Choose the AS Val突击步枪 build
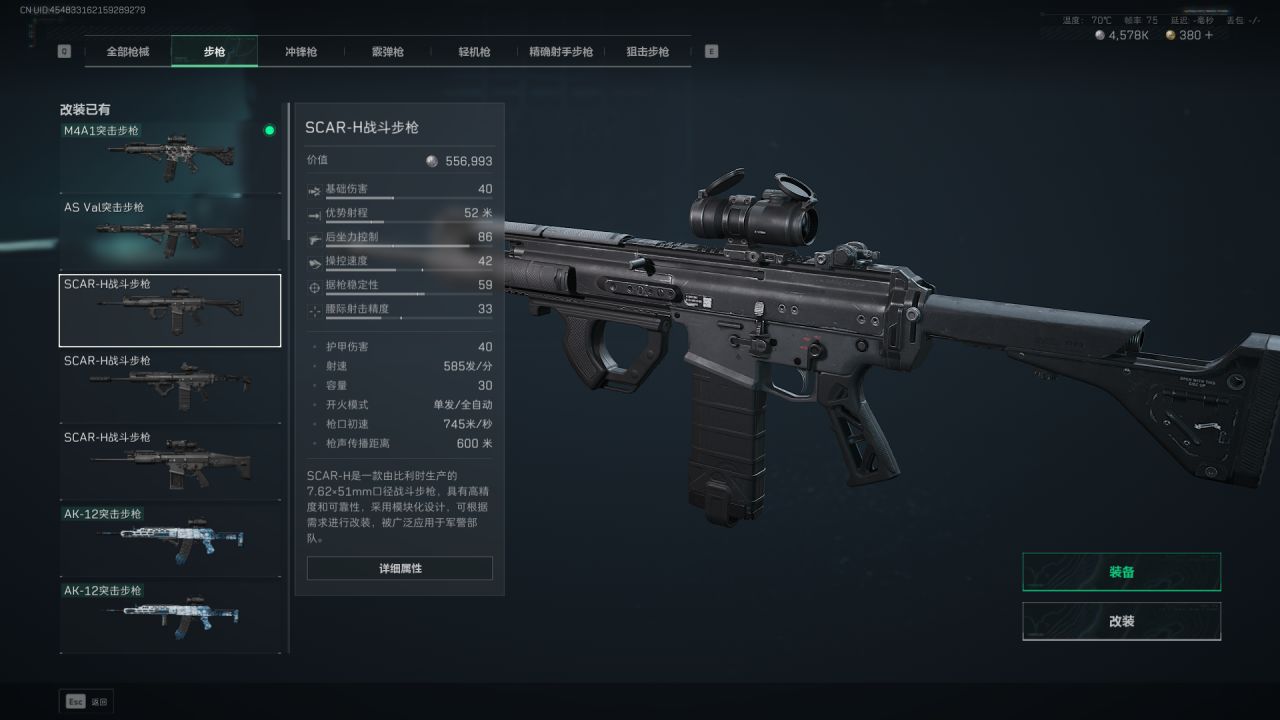 [x=170, y=233]
